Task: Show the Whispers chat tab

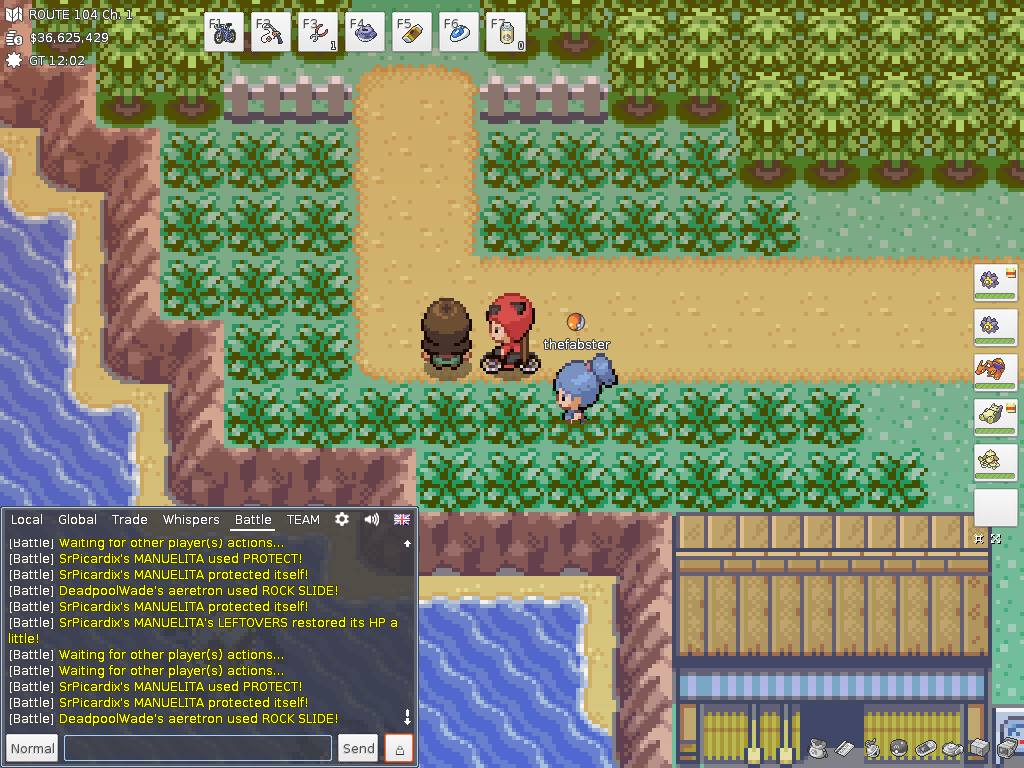Action: click(191, 520)
